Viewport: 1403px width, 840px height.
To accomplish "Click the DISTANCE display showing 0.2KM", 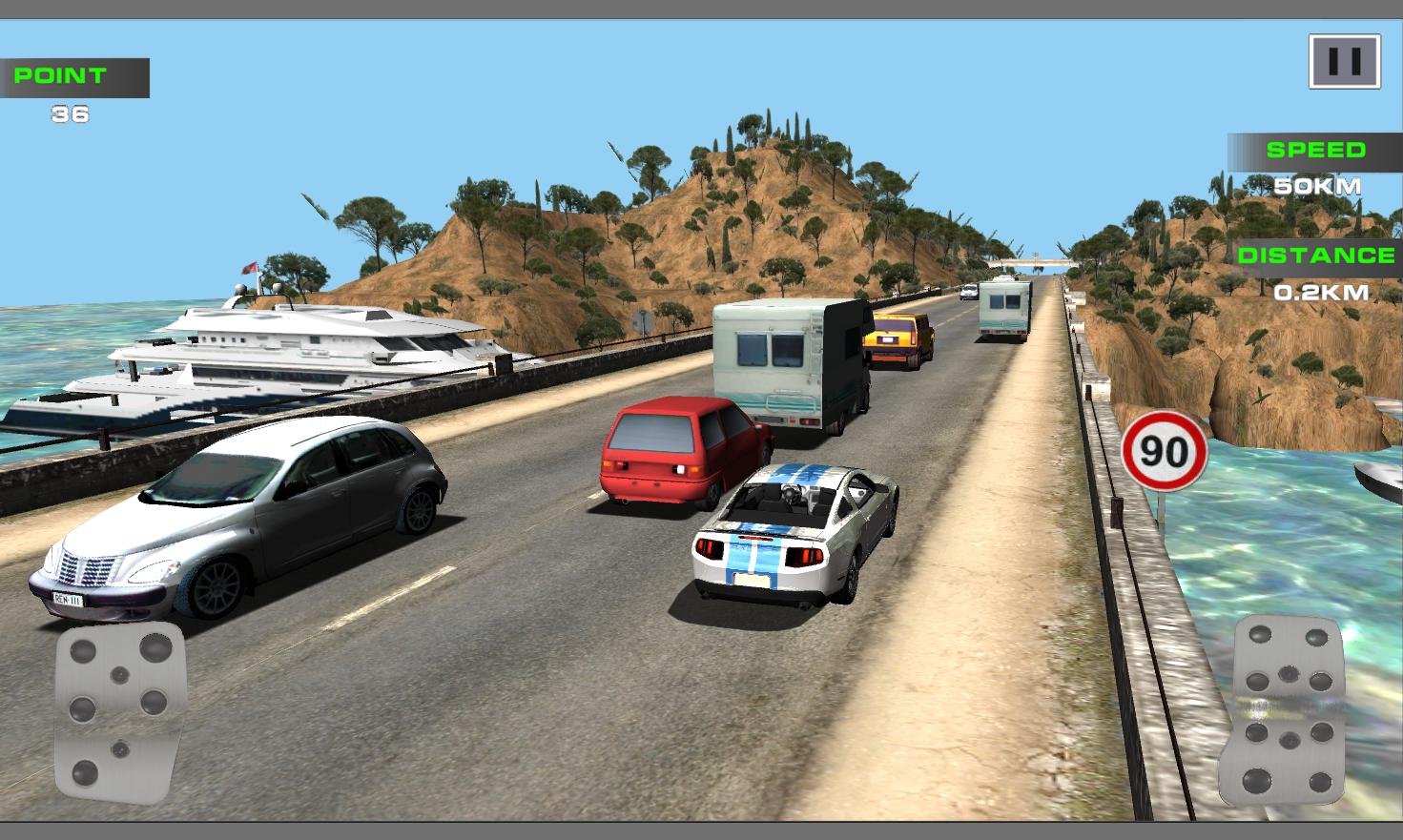I will [1316, 272].
